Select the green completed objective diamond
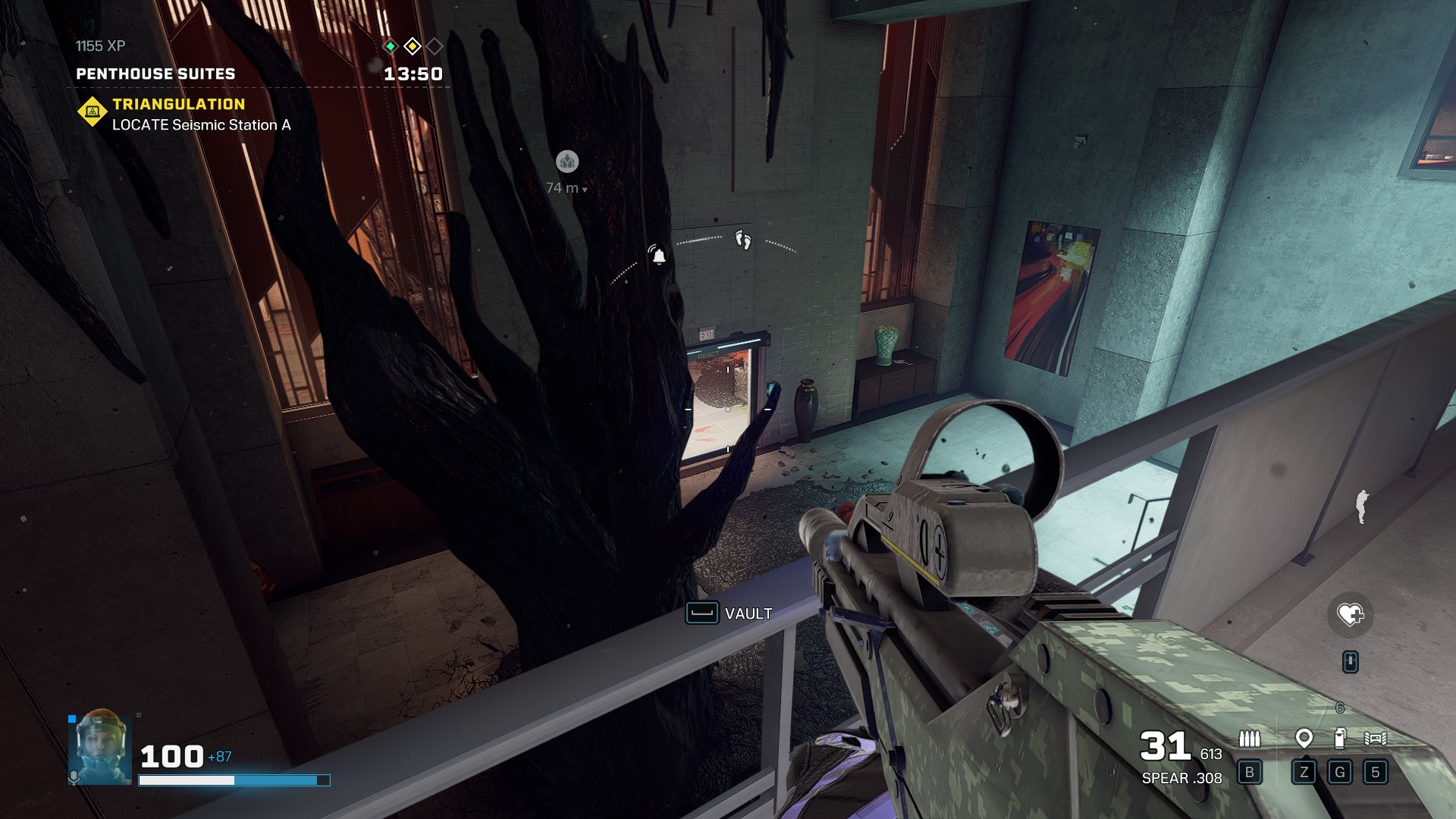The height and width of the screenshot is (819, 1456). coord(390,46)
